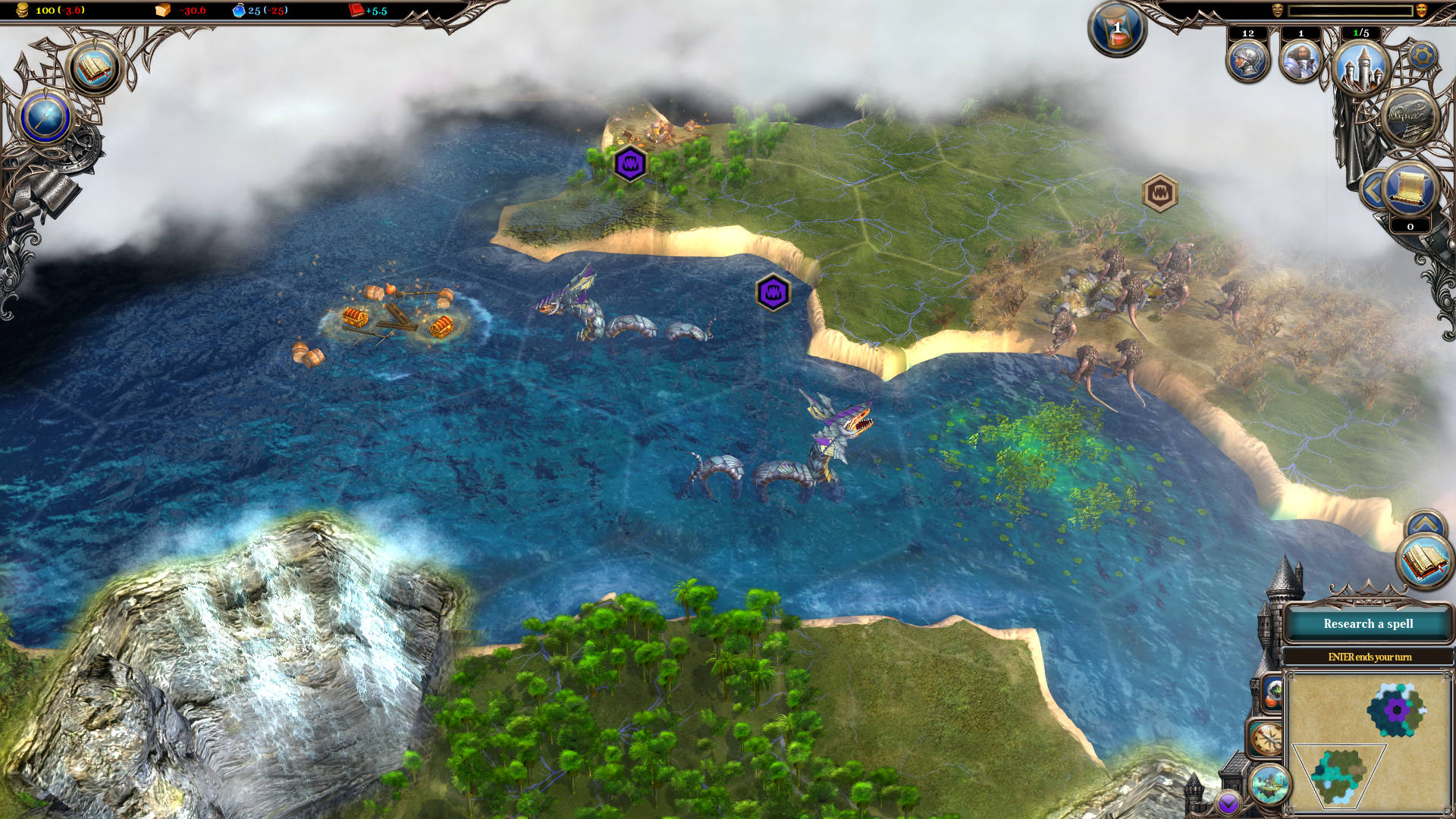This screenshot has width=1456, height=819.
Task: Open the heroes list bearded portrait icon
Action: (1301, 61)
